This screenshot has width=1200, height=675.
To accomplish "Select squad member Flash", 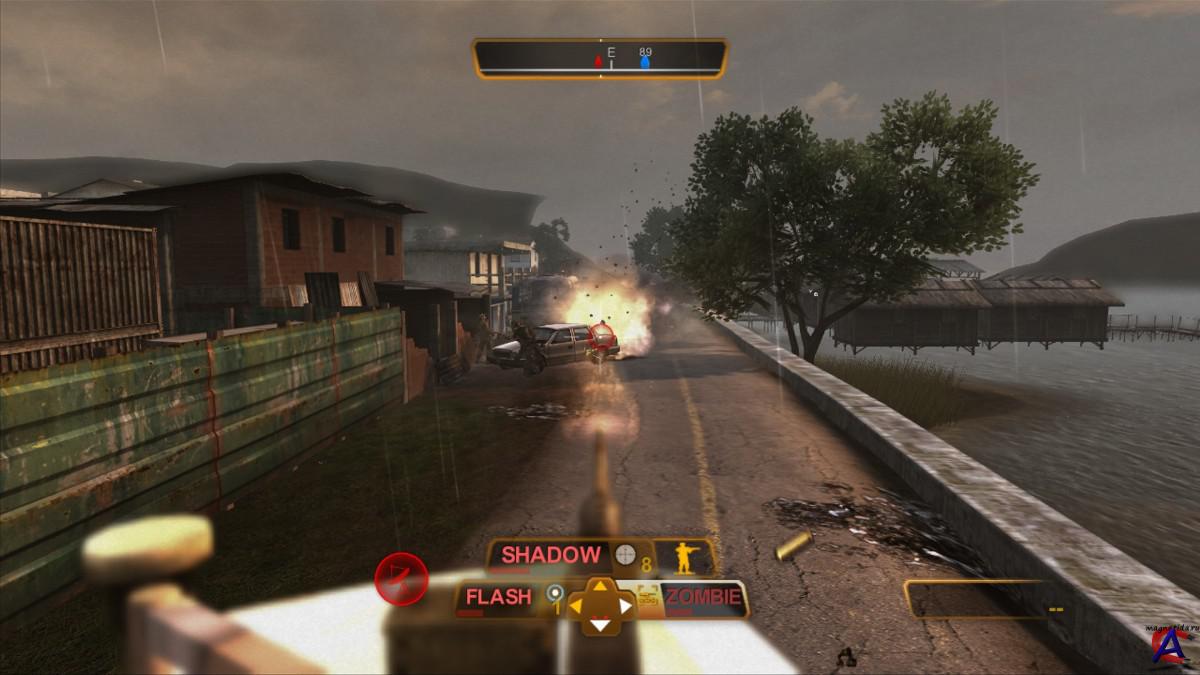I will (498, 598).
